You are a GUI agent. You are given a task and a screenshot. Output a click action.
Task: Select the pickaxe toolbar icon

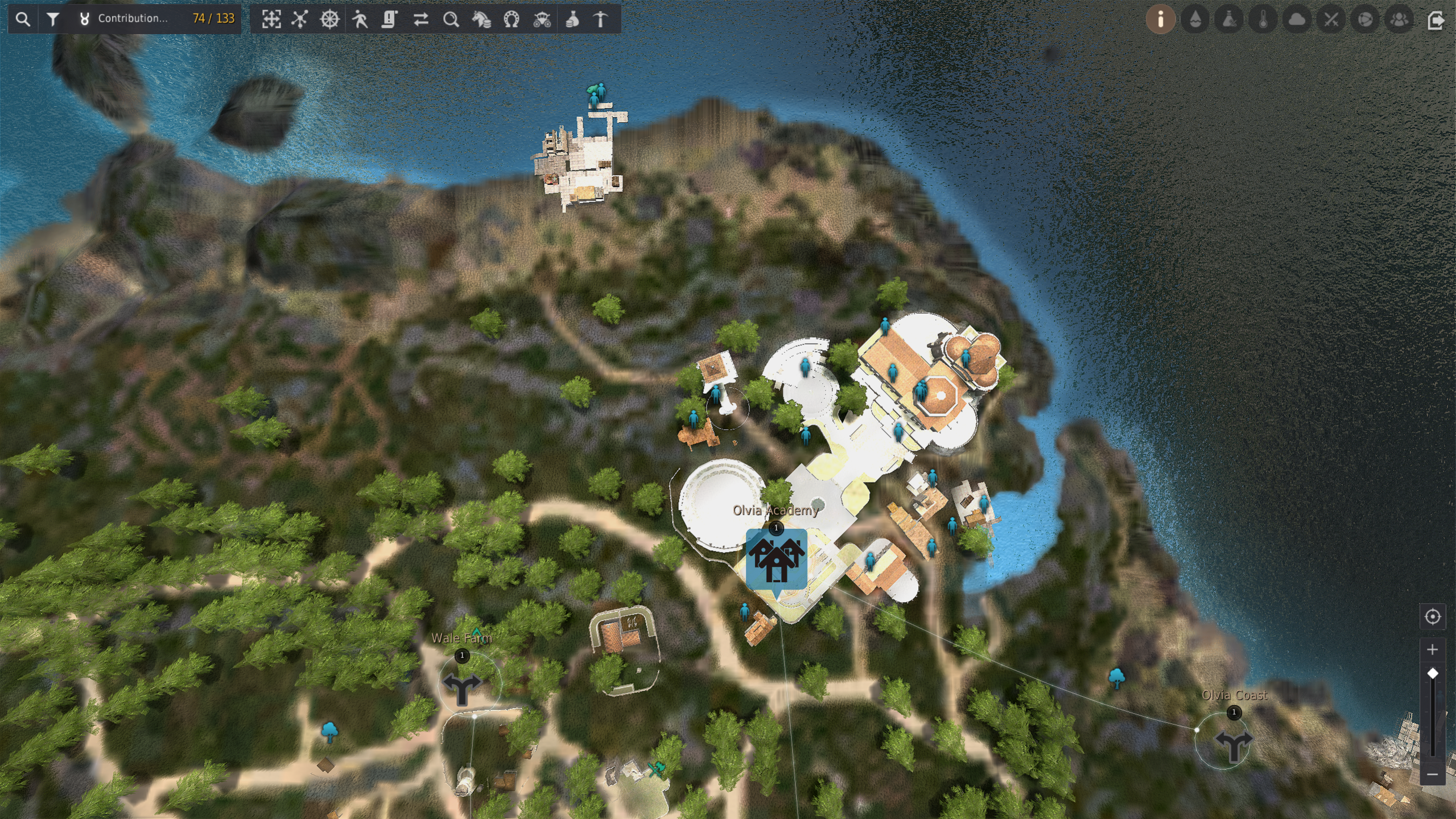(x=601, y=19)
